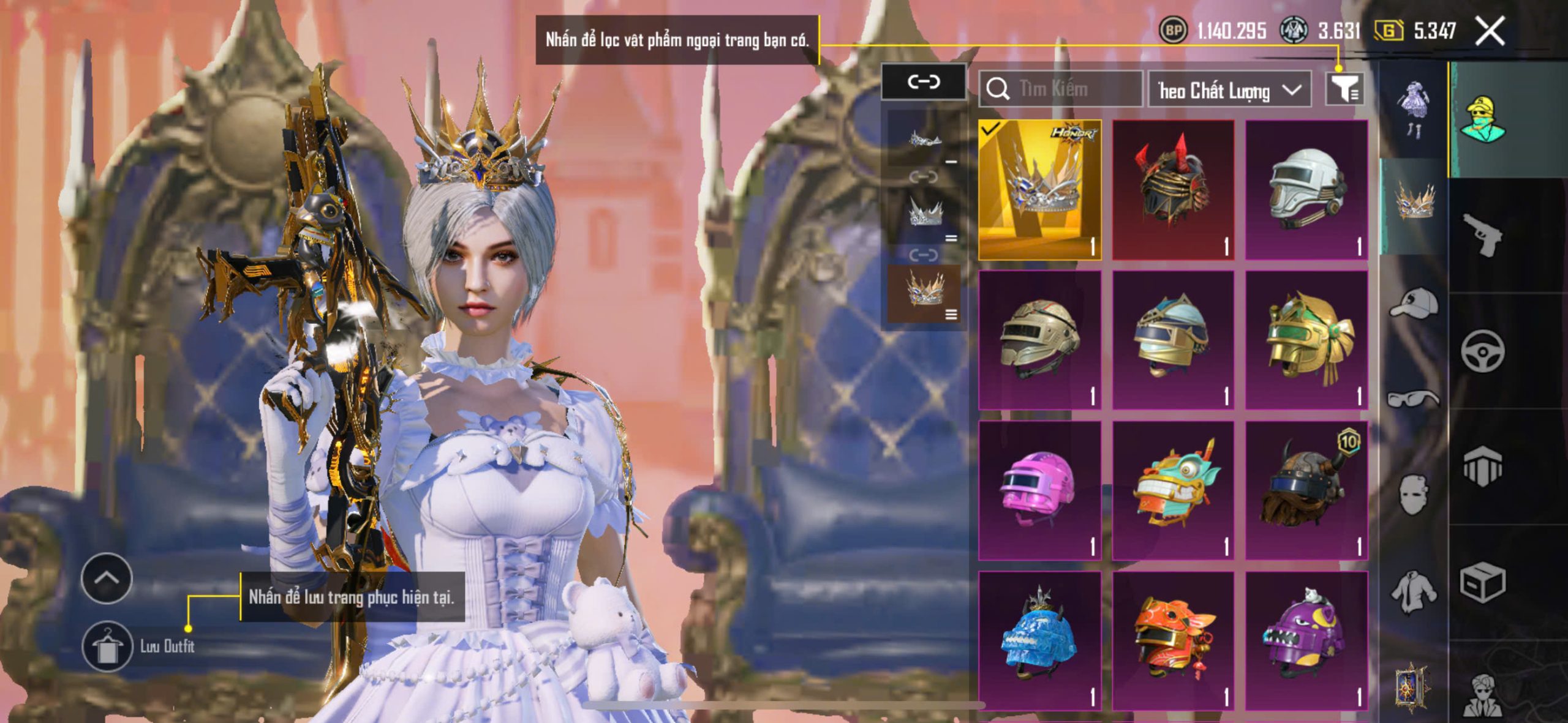Image resolution: width=1568 pixels, height=723 pixels.
Task: Open the sunglasses subcategory
Action: (x=1413, y=399)
